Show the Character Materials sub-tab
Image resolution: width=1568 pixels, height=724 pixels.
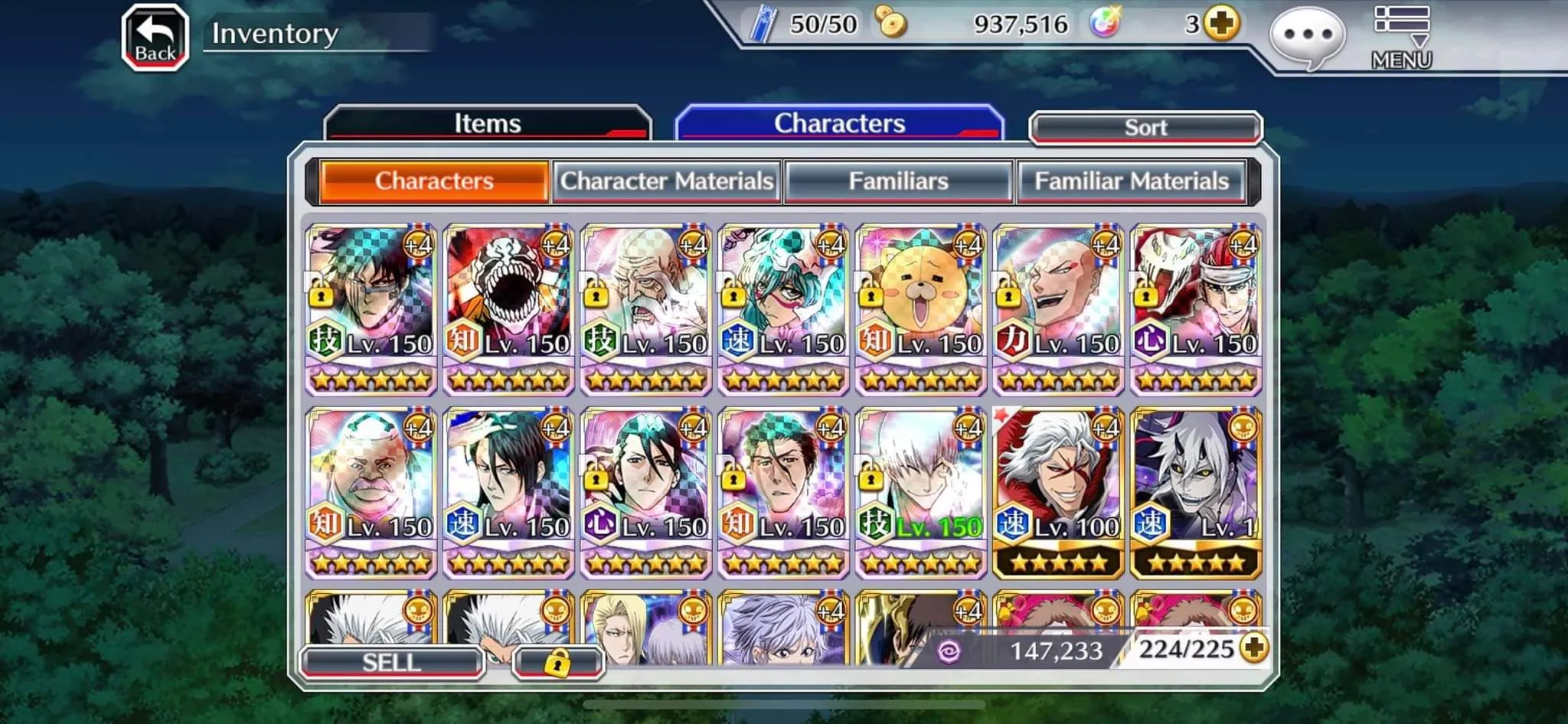pos(666,181)
